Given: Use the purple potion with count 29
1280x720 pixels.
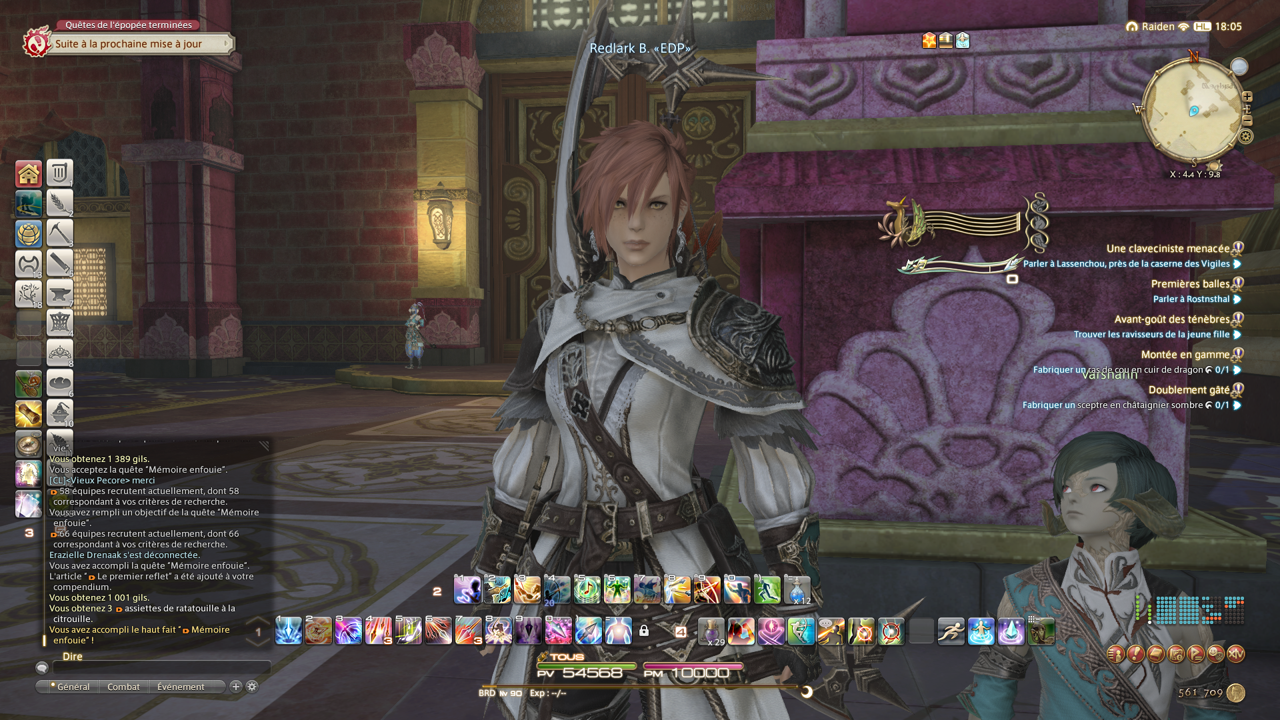Looking at the screenshot, I should (x=711, y=631).
